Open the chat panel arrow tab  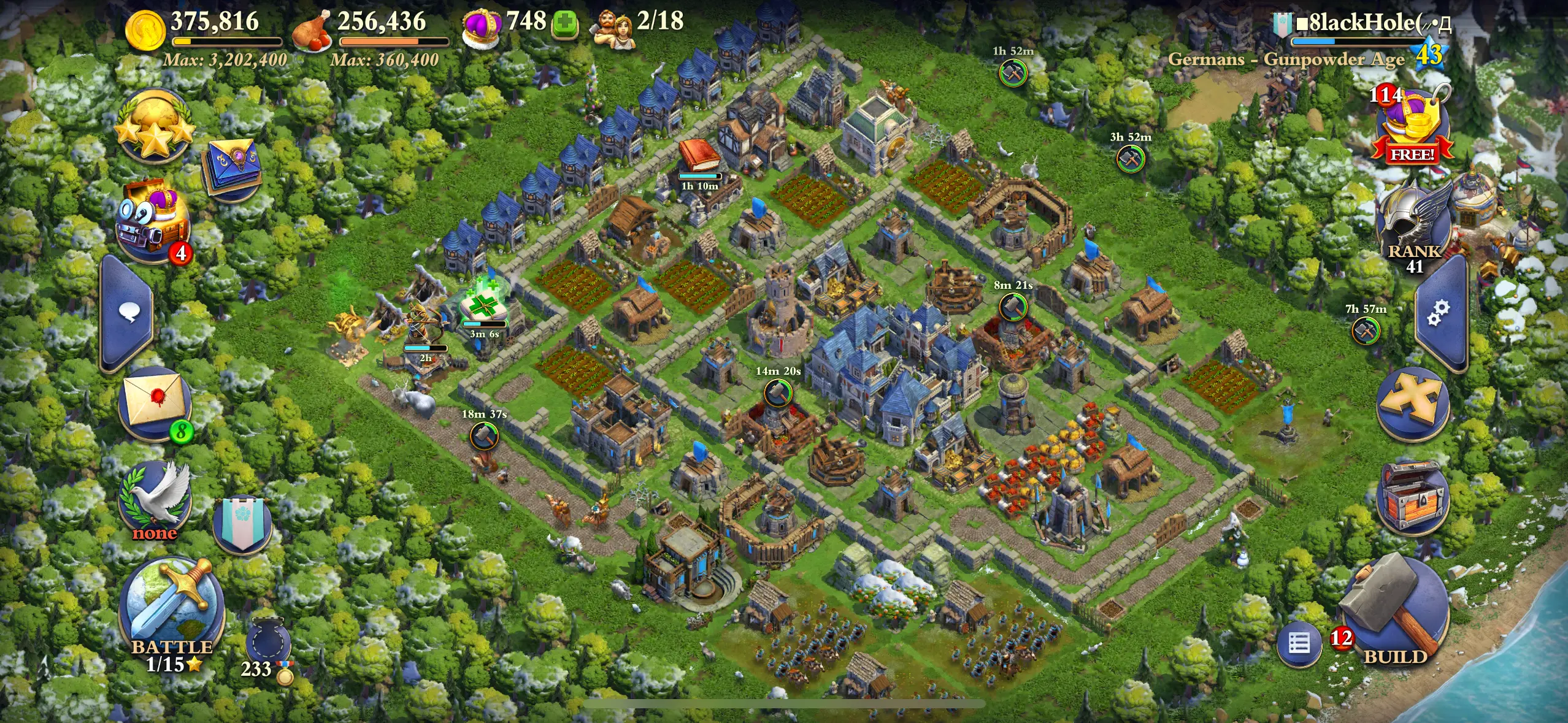pos(128,314)
